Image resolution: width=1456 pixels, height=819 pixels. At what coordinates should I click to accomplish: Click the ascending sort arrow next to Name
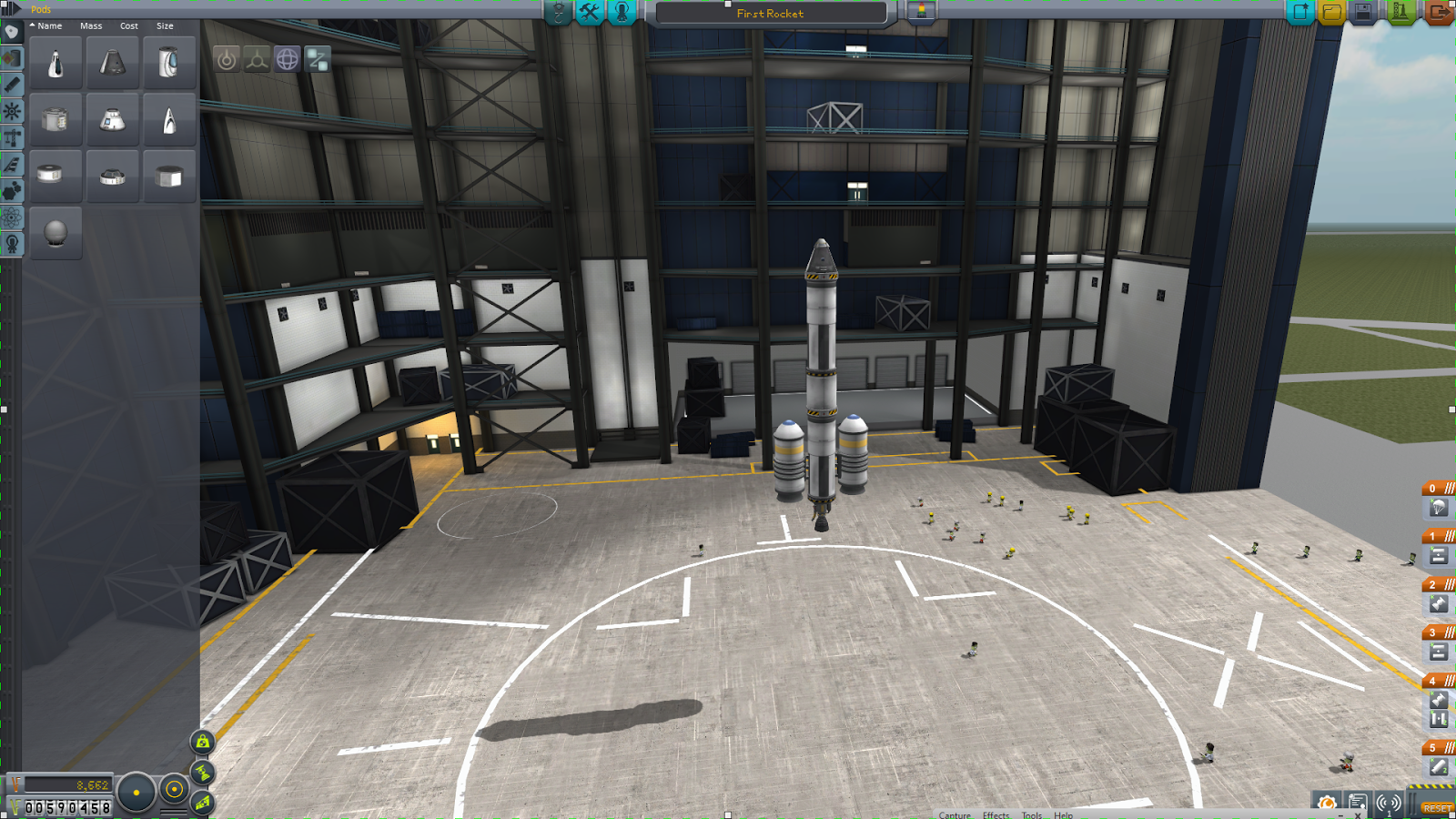pyautogui.click(x=32, y=25)
